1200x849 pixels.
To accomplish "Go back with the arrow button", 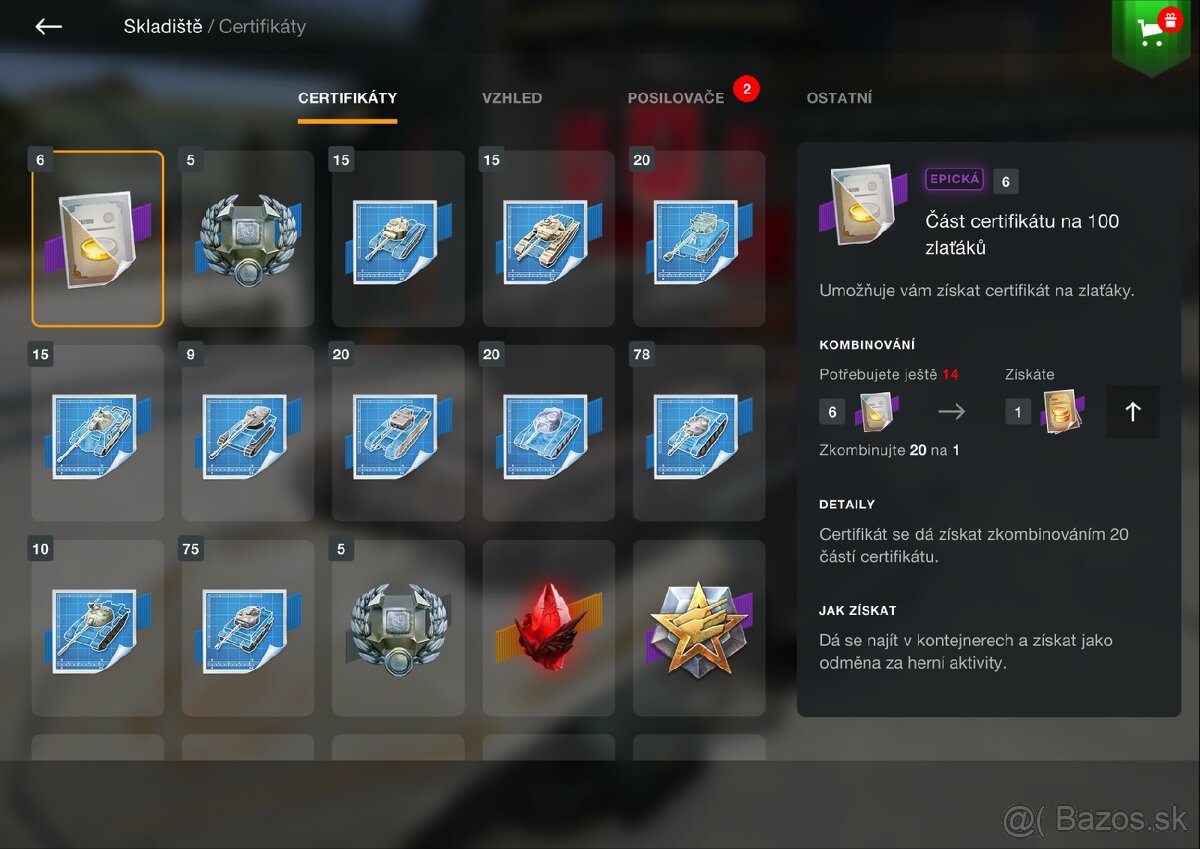I will 48,27.
